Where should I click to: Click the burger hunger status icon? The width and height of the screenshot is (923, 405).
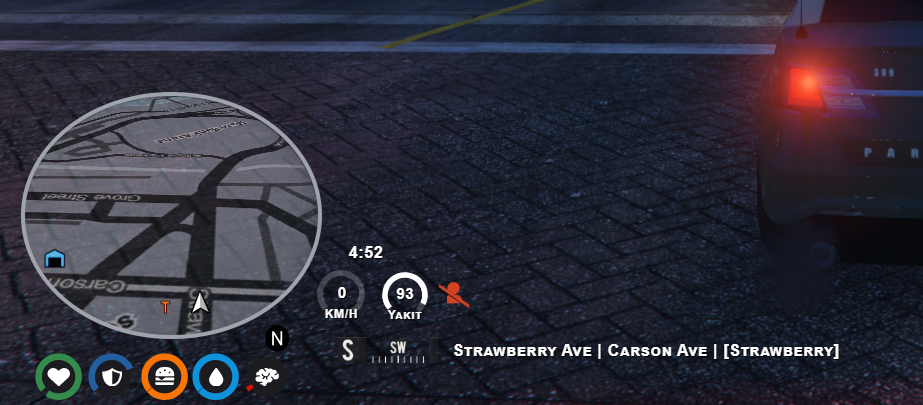(164, 377)
